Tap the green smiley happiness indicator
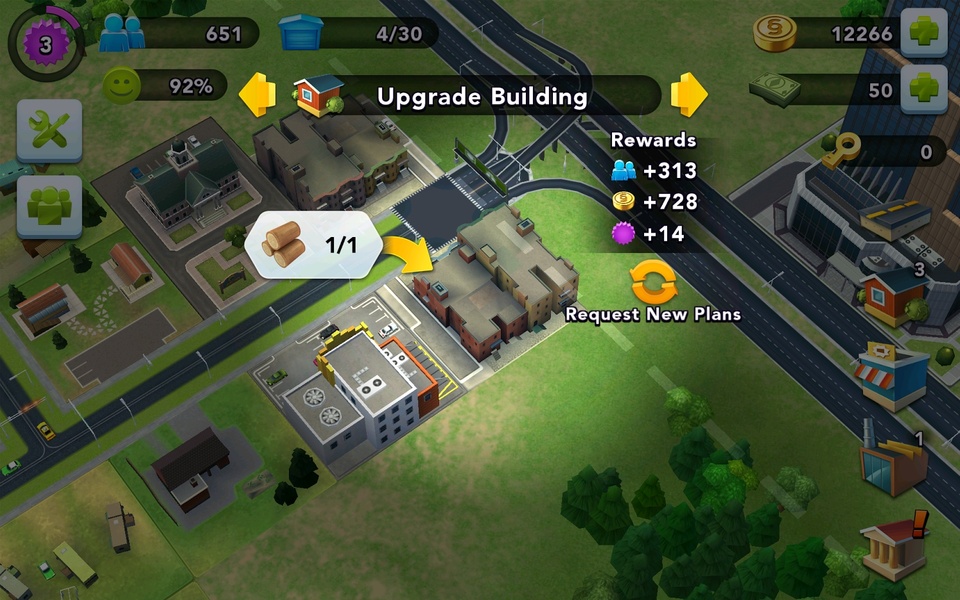 click(122, 86)
